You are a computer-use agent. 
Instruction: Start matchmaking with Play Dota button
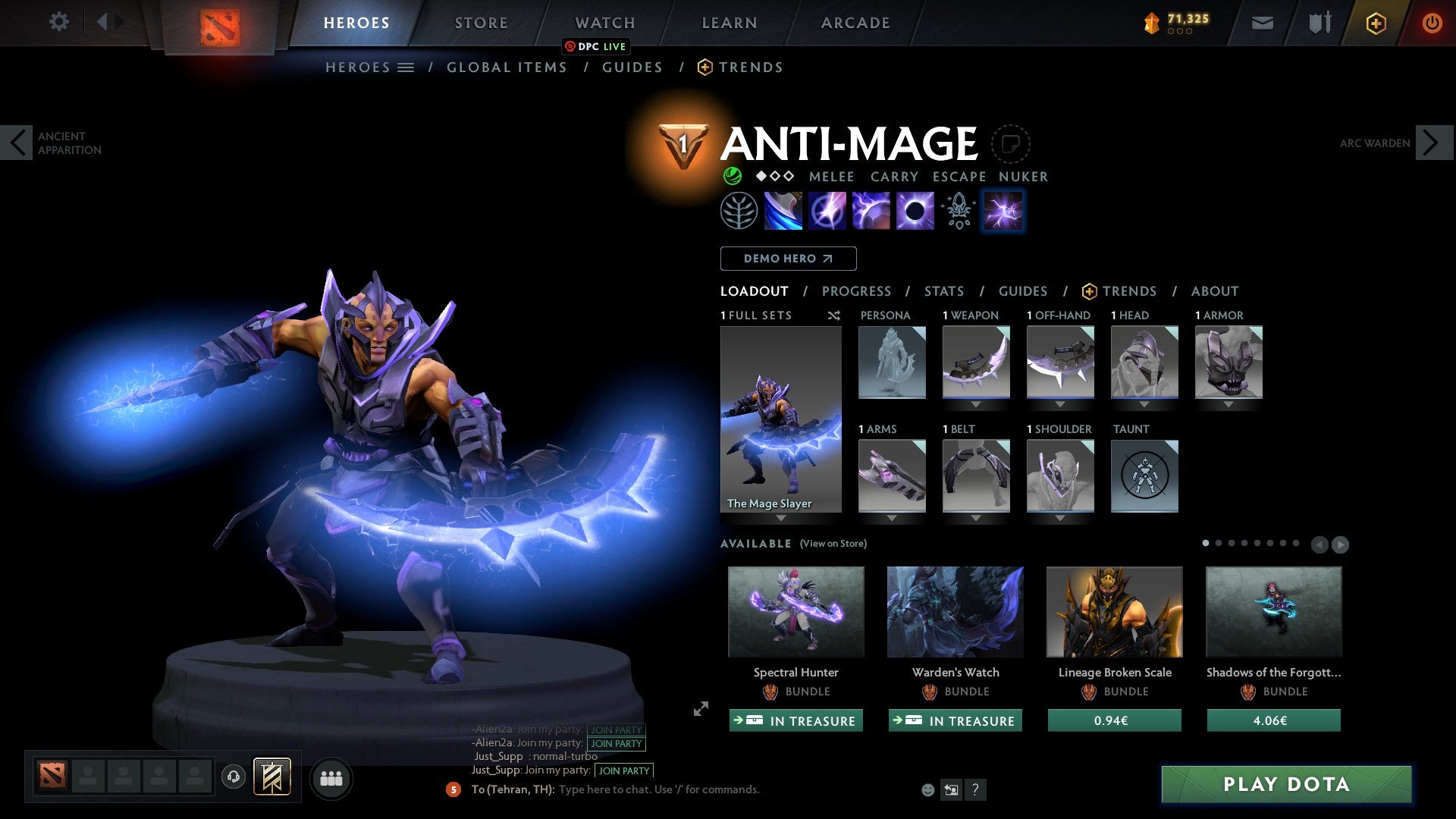pos(1286,784)
